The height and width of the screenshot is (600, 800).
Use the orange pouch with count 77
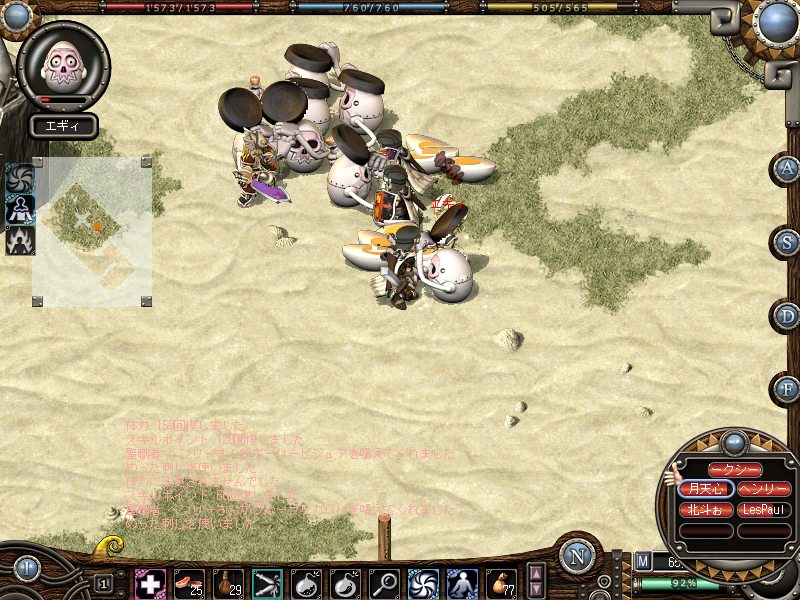[x=501, y=583]
